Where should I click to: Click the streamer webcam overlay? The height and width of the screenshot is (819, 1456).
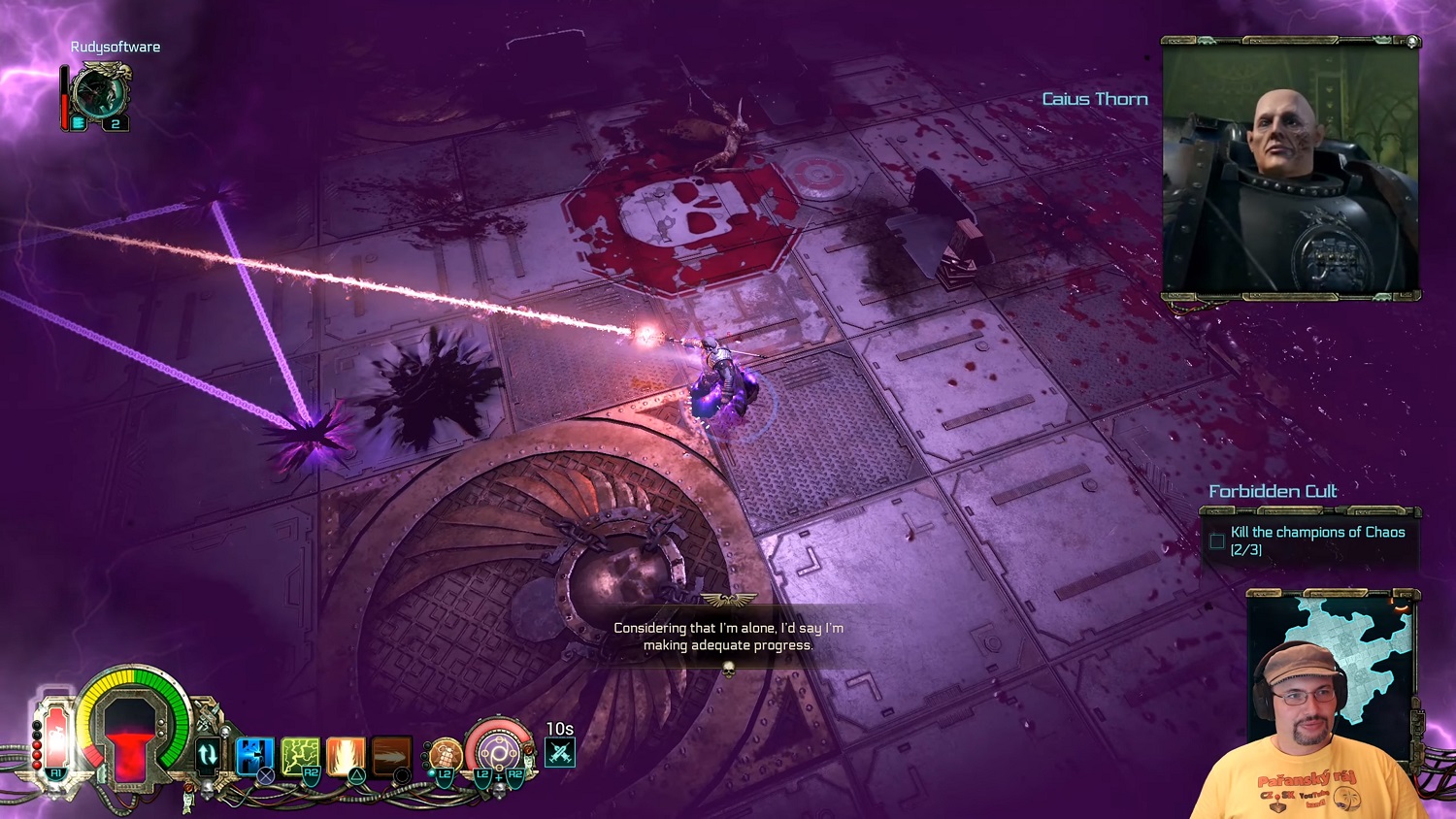point(1306,737)
